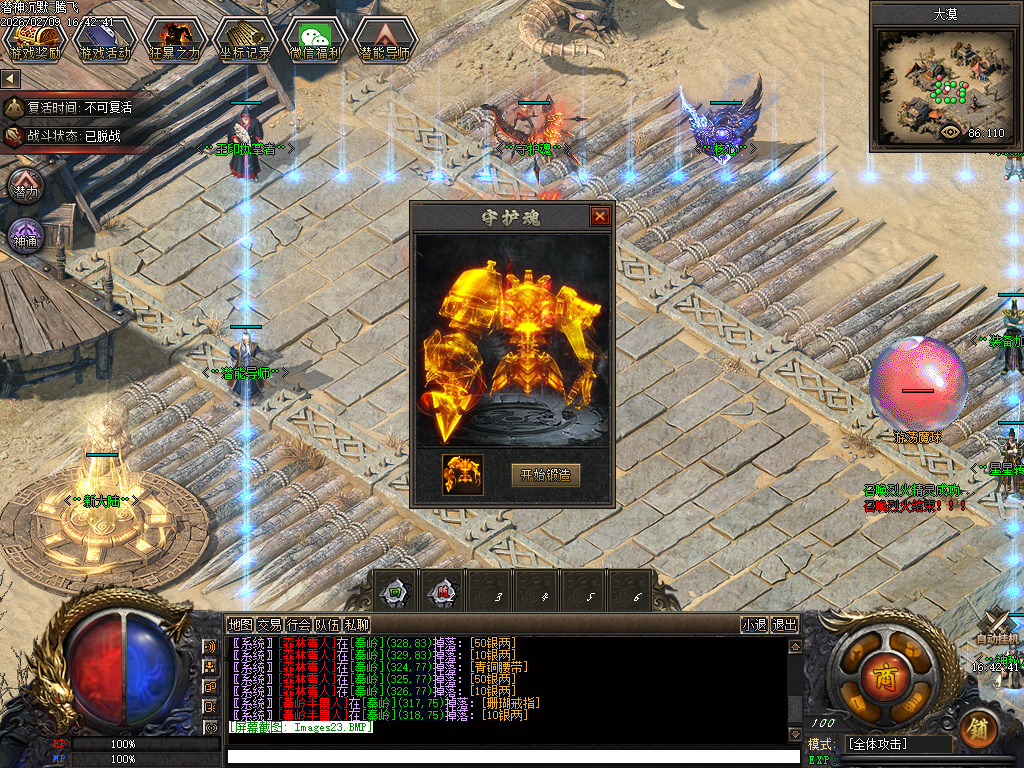The width and height of the screenshot is (1024, 768).
Task: Open the 游戏奖励 treasure chest menu
Action: [36, 40]
